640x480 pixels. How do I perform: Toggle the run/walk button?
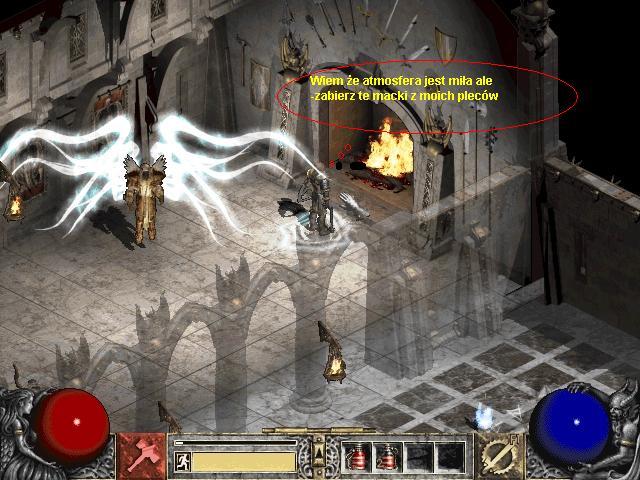(182, 461)
